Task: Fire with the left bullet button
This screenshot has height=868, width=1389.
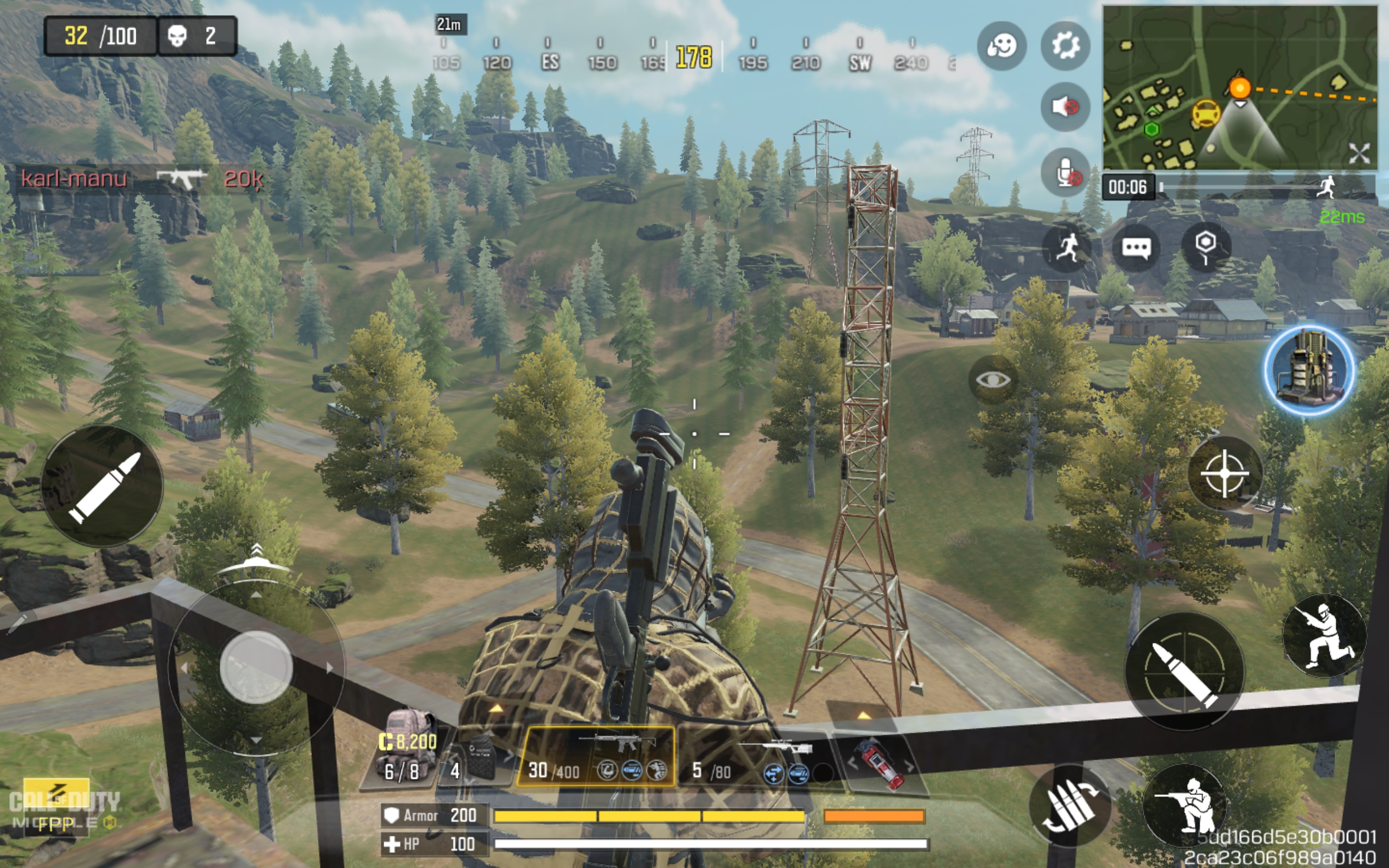Action: [102, 486]
